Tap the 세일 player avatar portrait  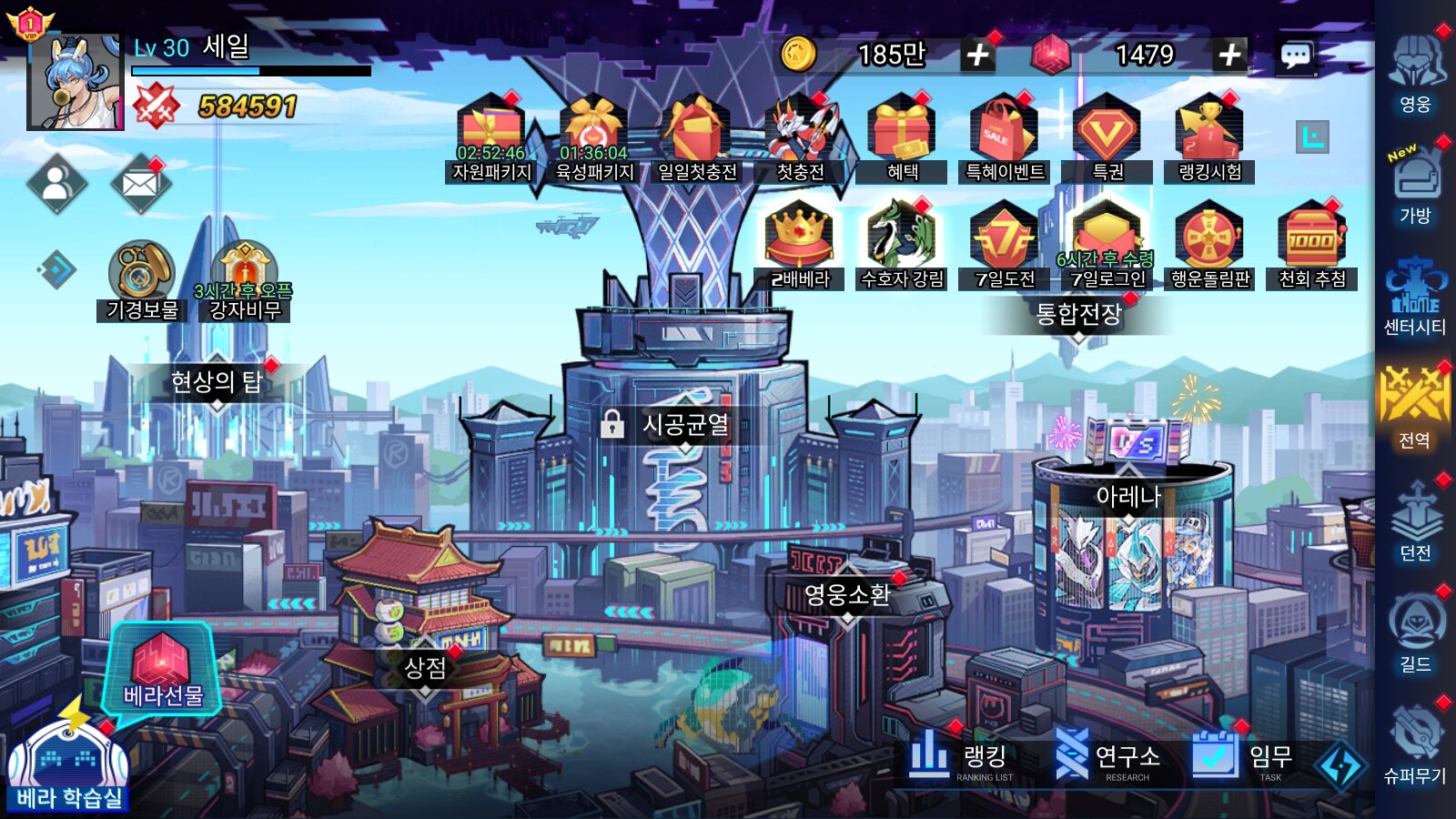(x=75, y=82)
